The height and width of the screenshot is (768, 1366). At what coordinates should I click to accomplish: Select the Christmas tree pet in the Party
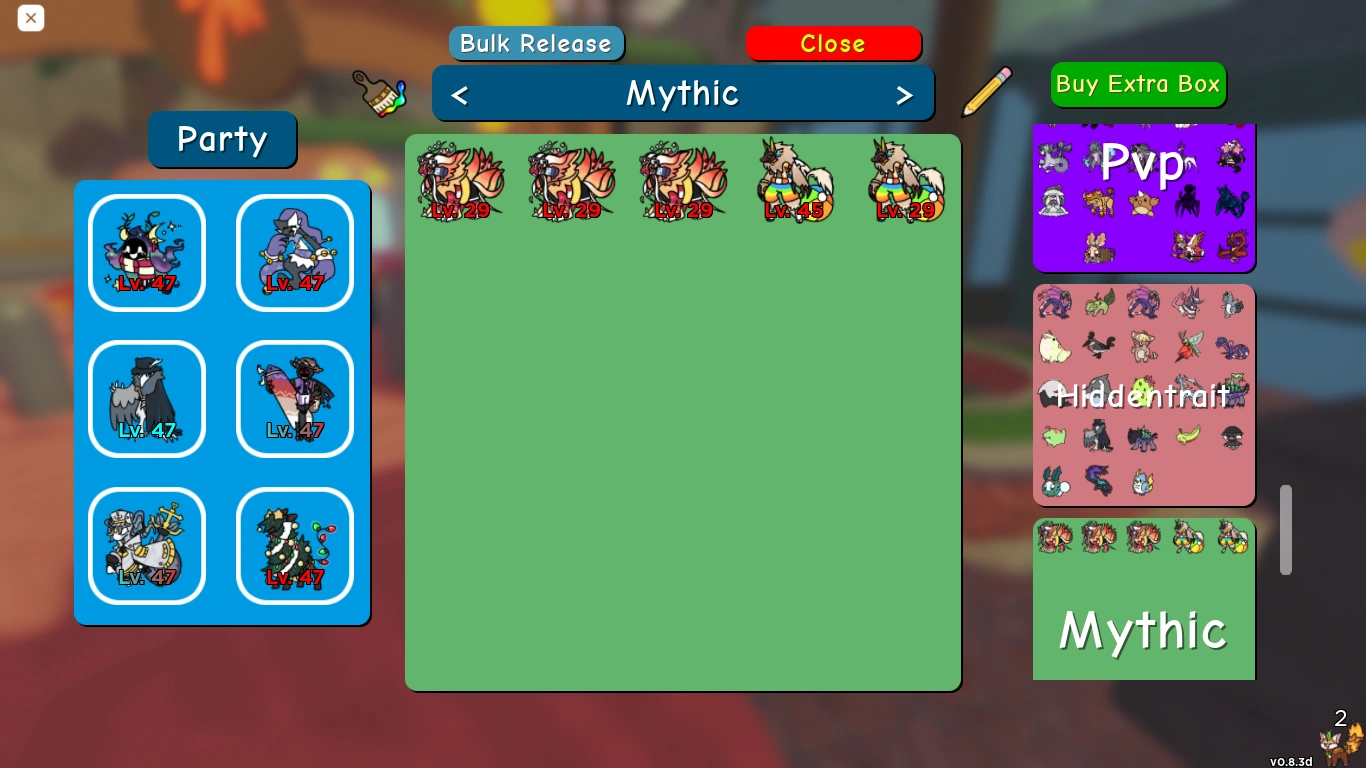(295, 546)
